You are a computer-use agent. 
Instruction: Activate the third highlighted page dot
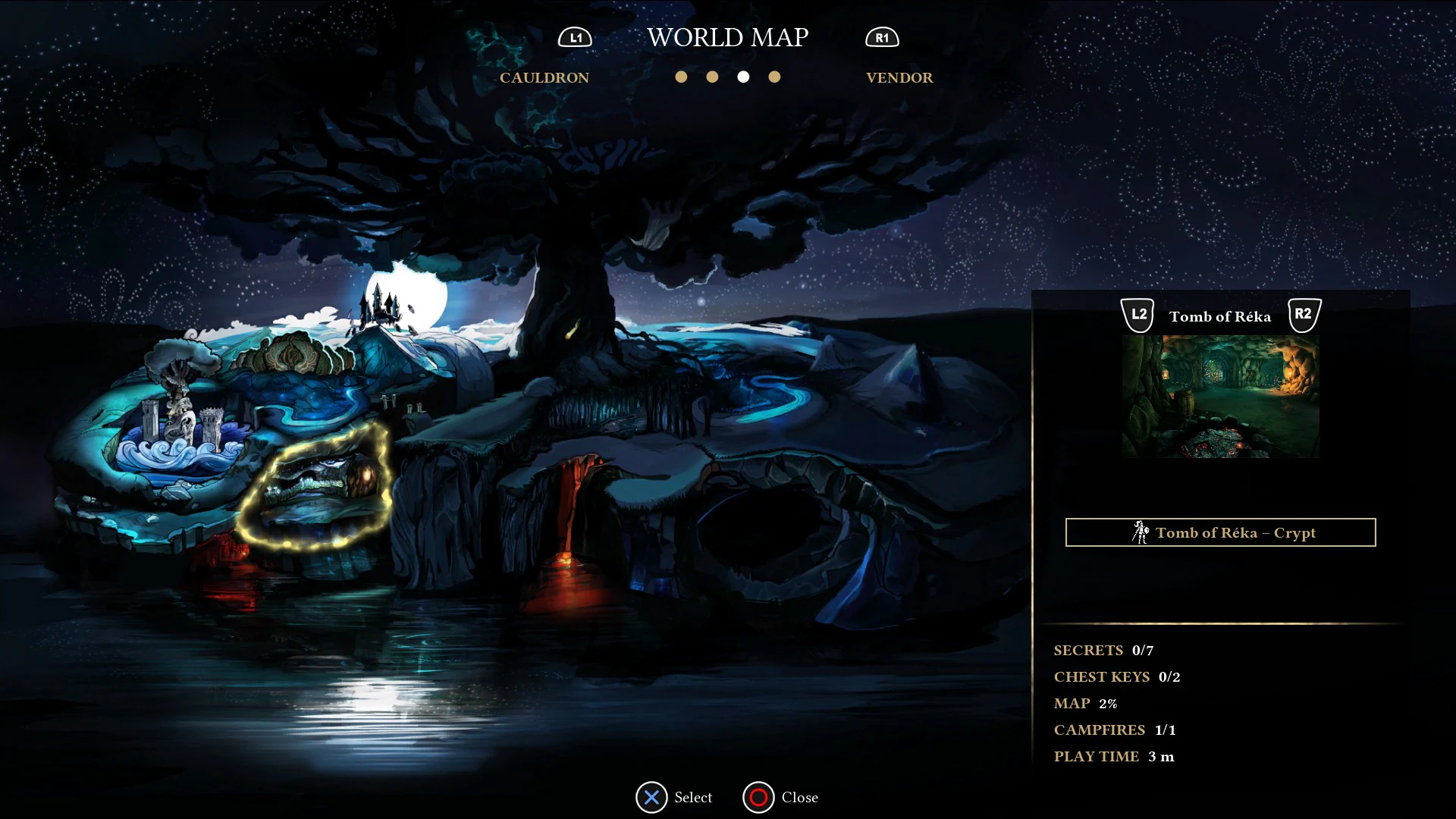pyautogui.click(x=743, y=77)
